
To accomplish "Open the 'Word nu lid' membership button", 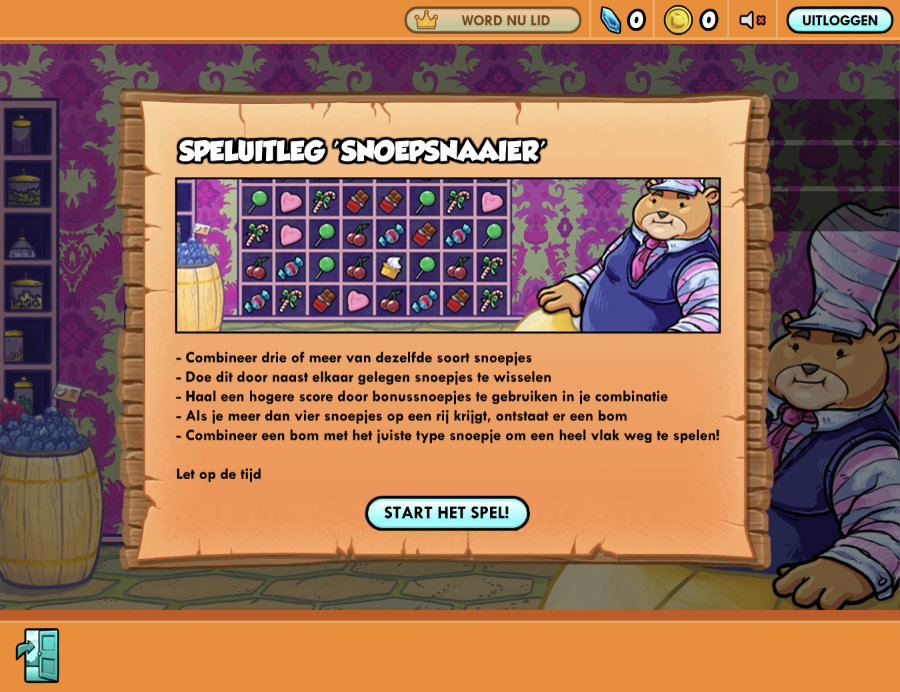I will coord(492,20).
